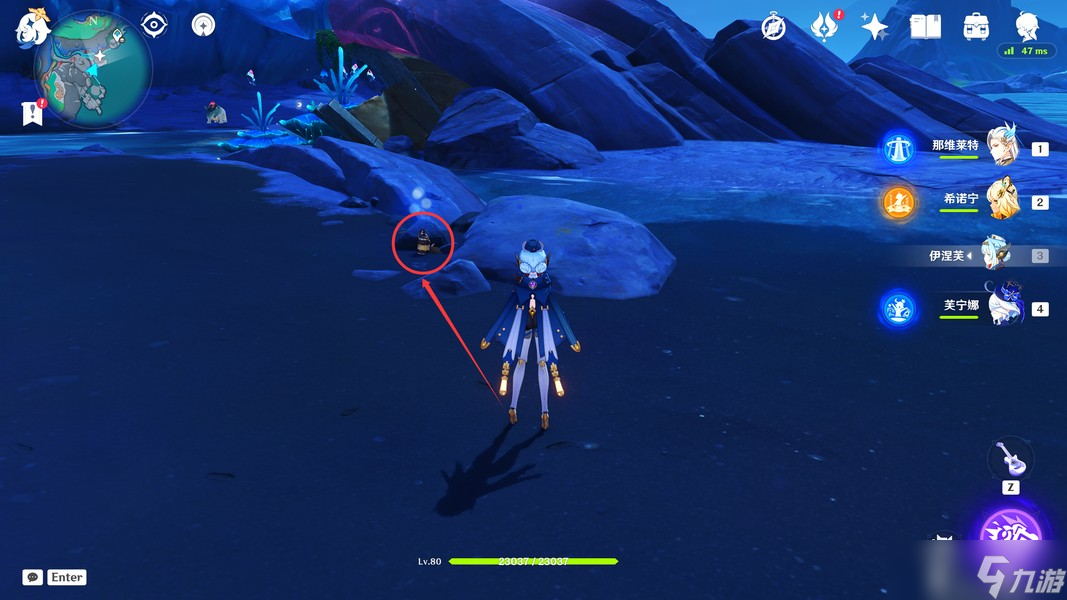Open the Paimon main menu
Image resolution: width=1067 pixels, height=600 pixels.
[31, 27]
